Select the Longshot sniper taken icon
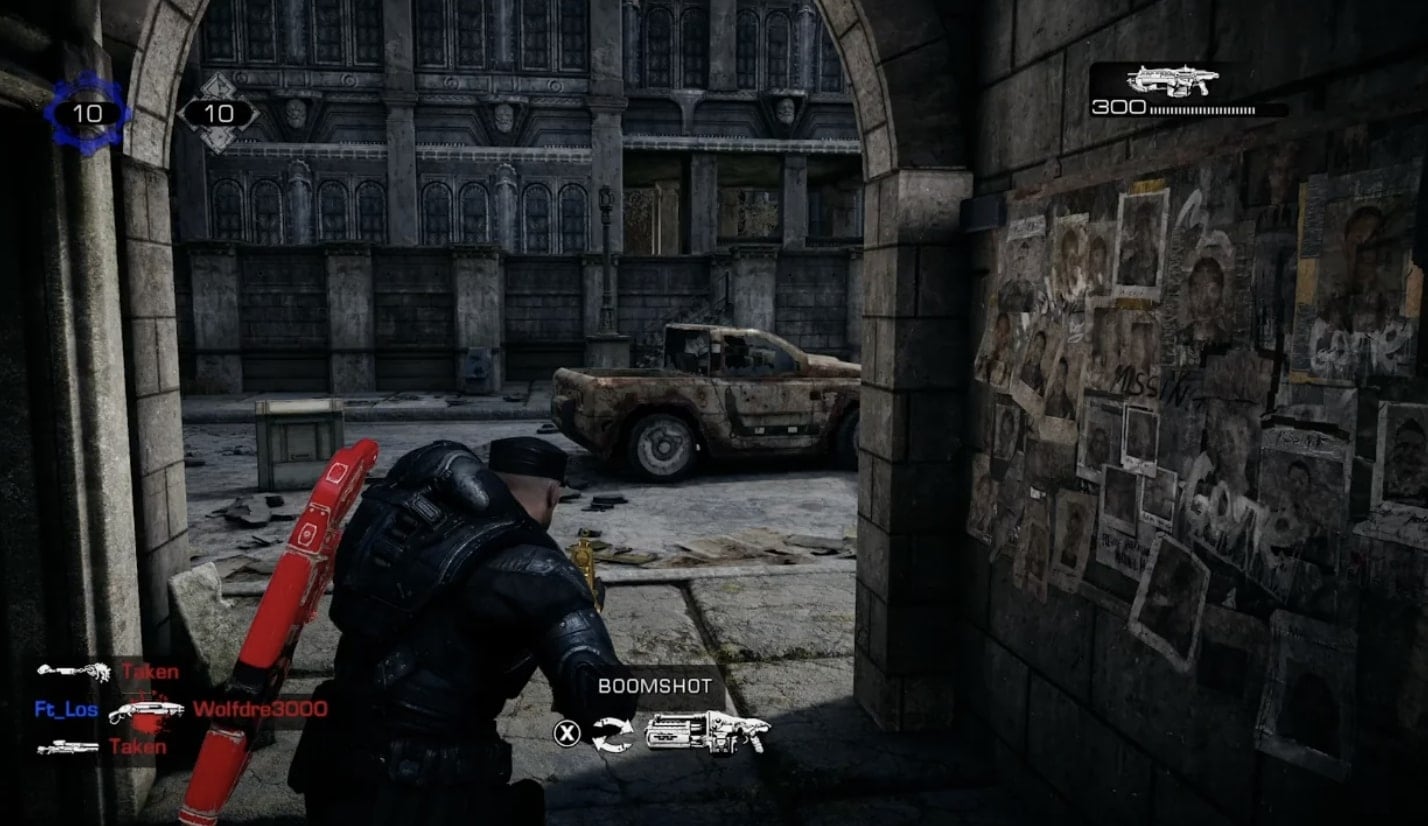This screenshot has height=826, width=1428. coord(68,747)
